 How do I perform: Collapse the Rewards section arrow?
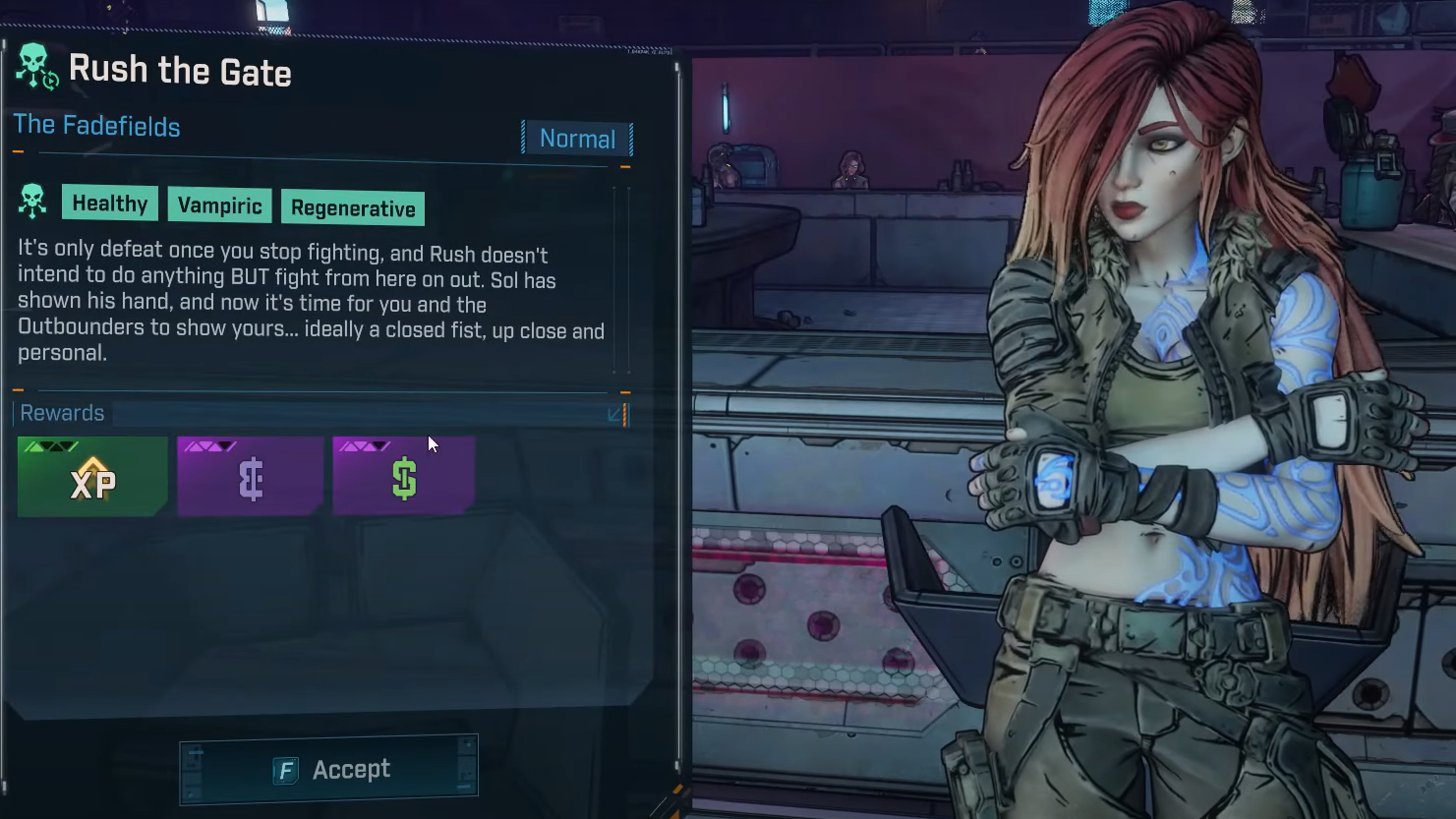[615, 414]
